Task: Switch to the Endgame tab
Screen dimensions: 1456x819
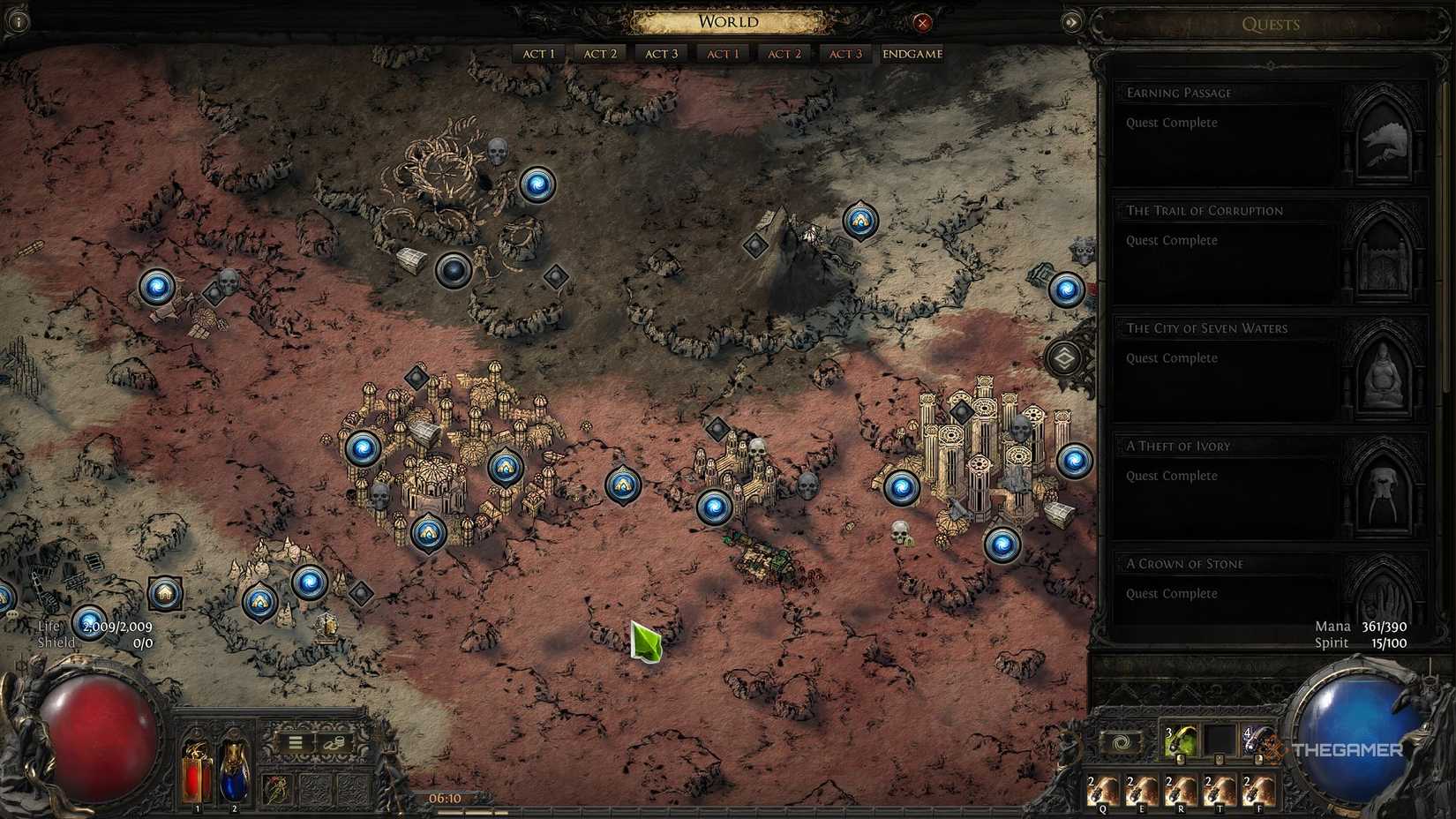Action: click(x=912, y=54)
